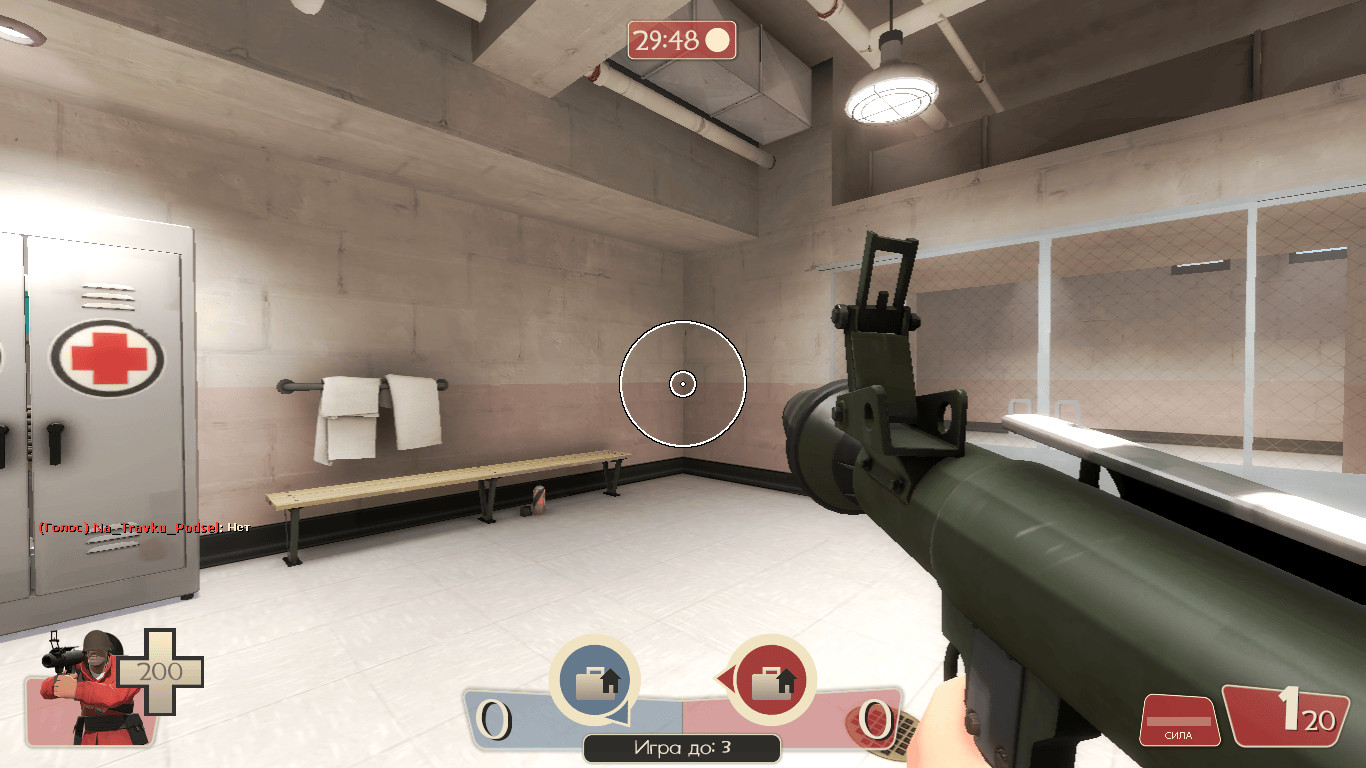
Task: Click the arrow pointer beside RED intel icon
Action: pyautogui.click(x=728, y=679)
